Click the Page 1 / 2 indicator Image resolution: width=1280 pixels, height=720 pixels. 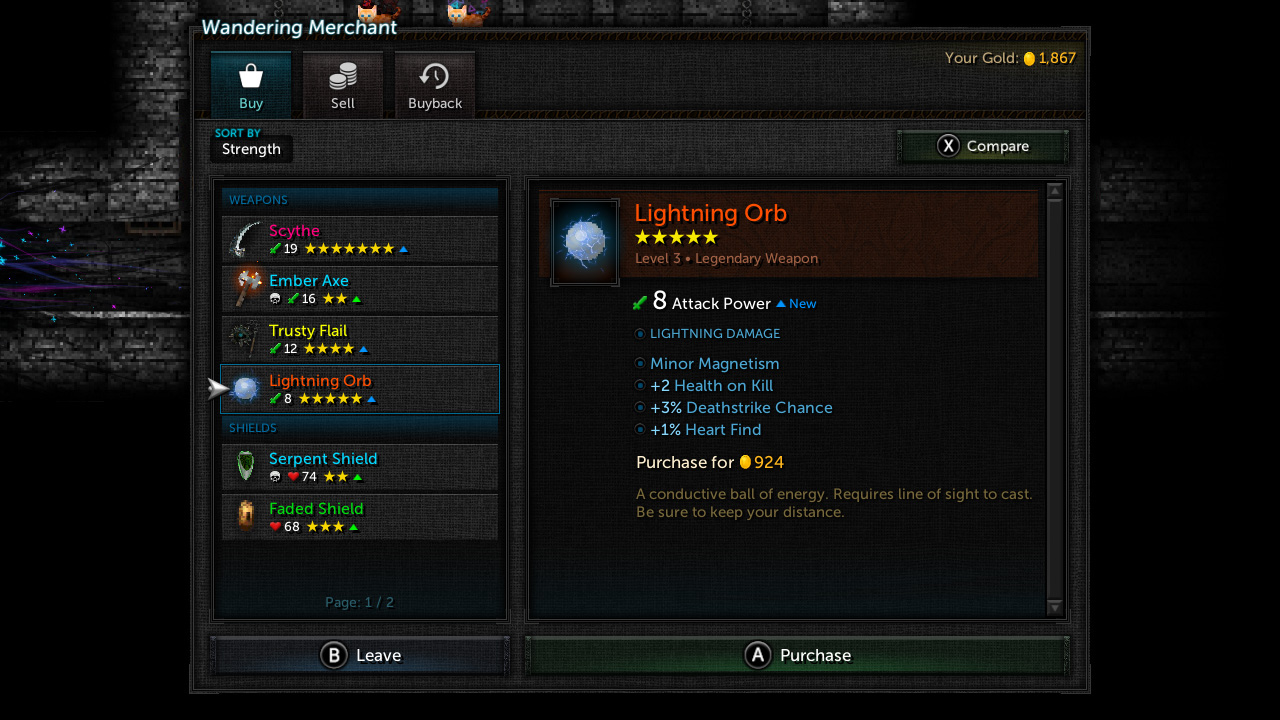click(360, 602)
